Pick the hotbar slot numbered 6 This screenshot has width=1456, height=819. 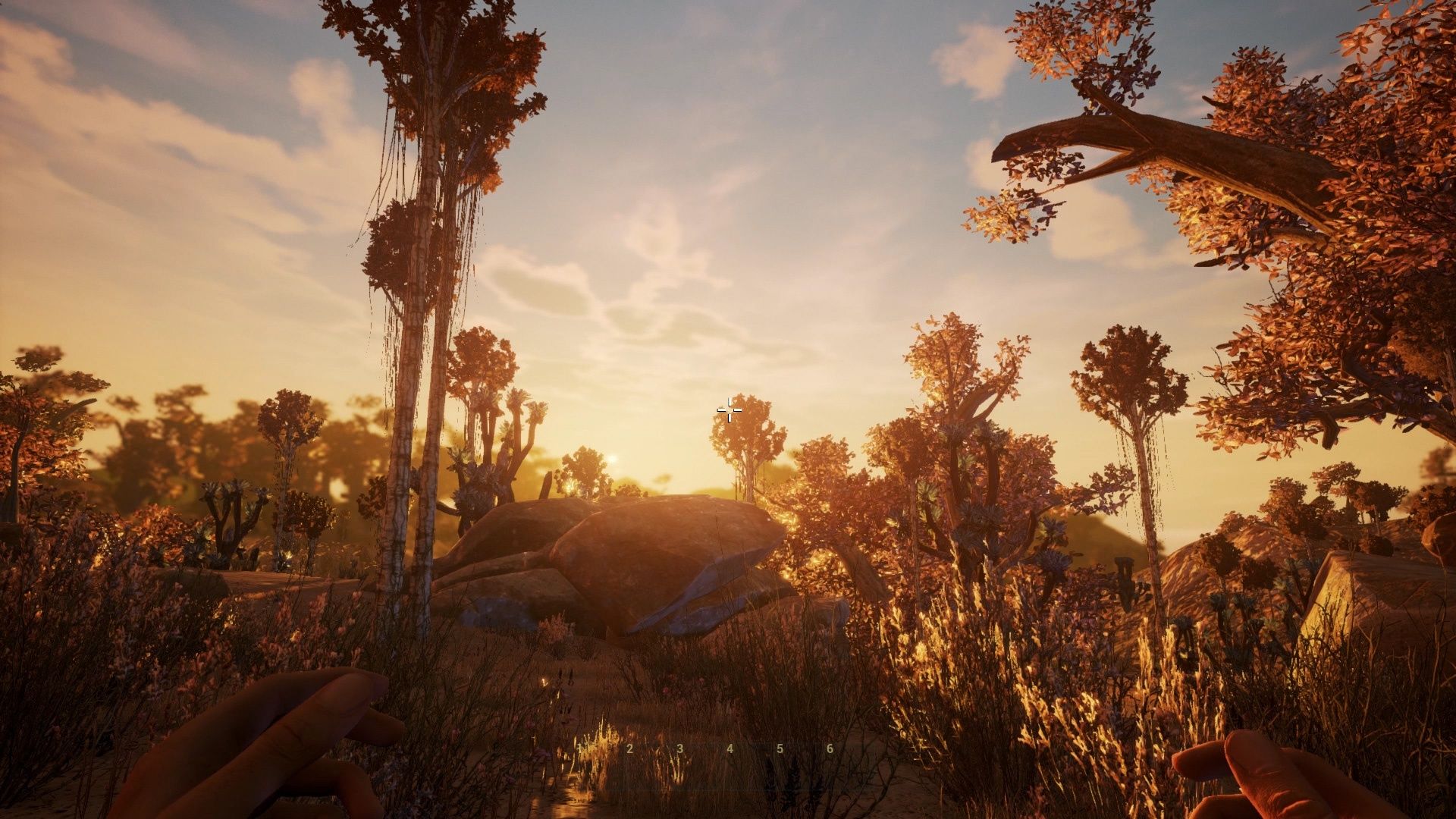pyautogui.click(x=830, y=748)
